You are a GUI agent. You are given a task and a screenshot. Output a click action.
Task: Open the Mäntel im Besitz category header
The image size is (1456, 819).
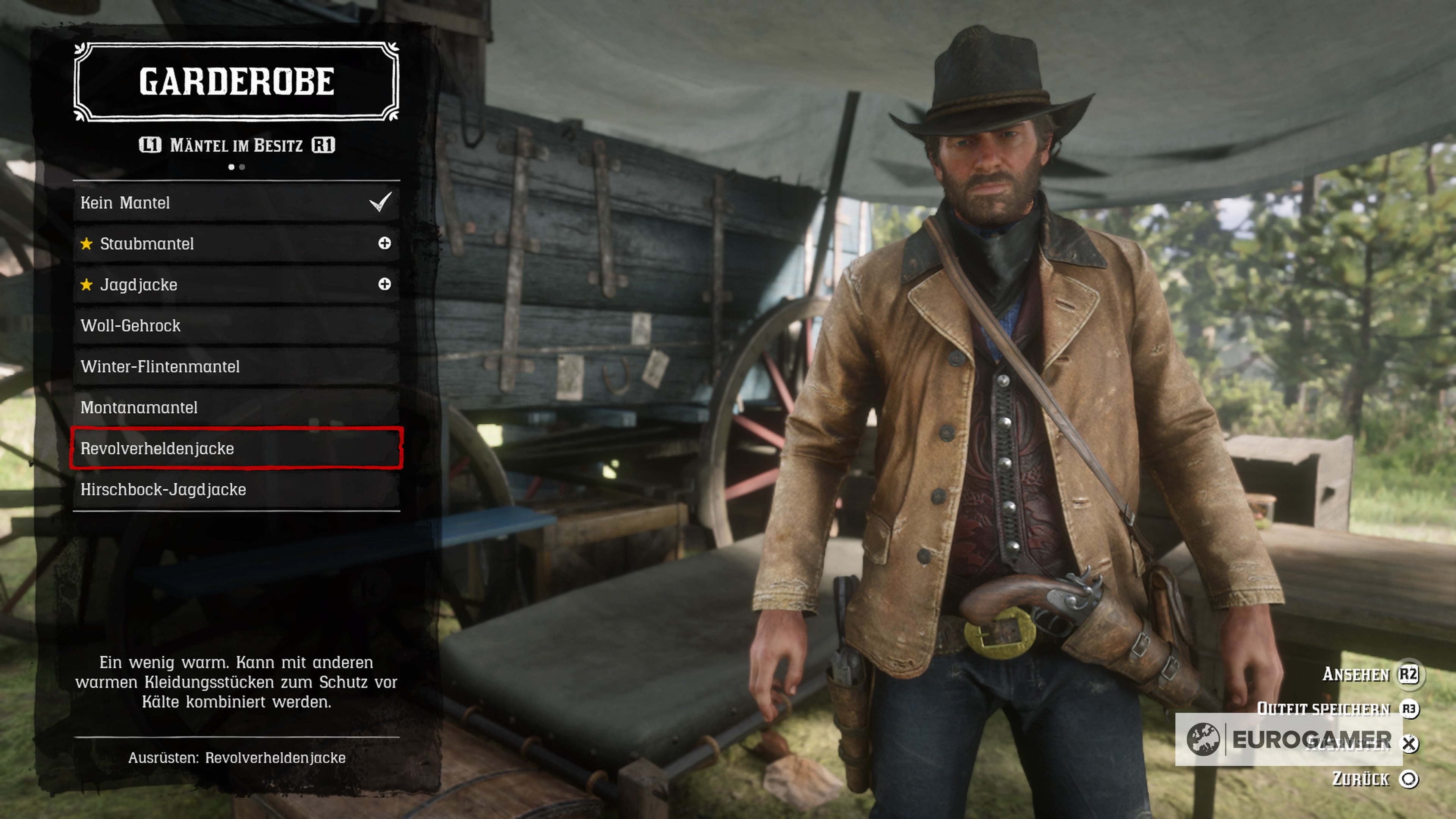pos(236,145)
